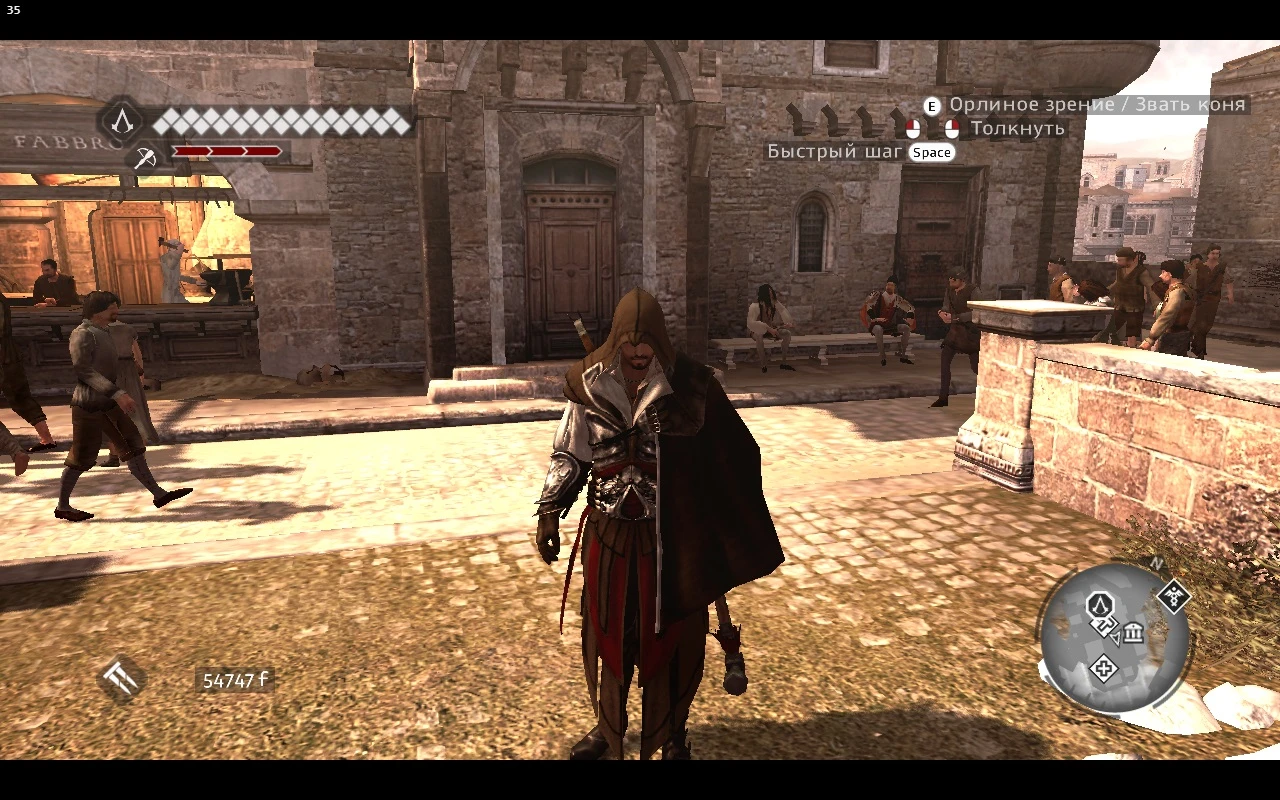This screenshot has width=1280, height=800.
Task: Toggle the left mouse button icon for Толкнуть
Action: [x=913, y=128]
